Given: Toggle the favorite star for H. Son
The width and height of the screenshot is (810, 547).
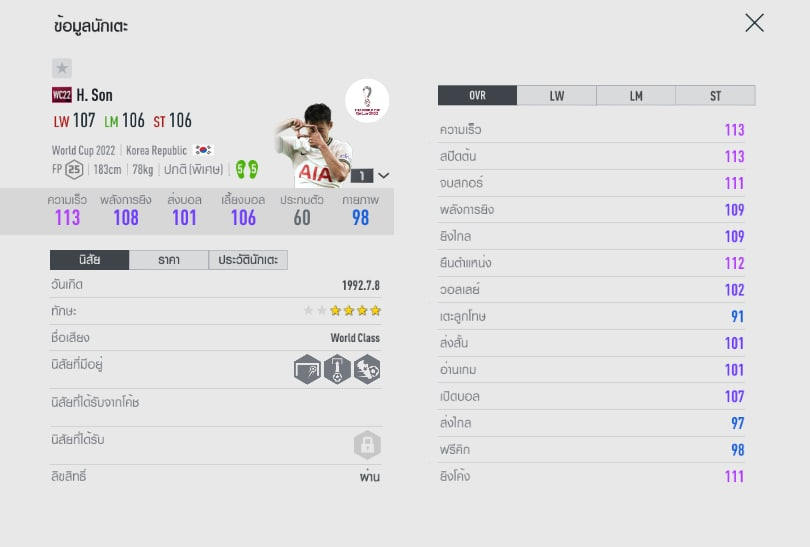Looking at the screenshot, I should point(62,68).
